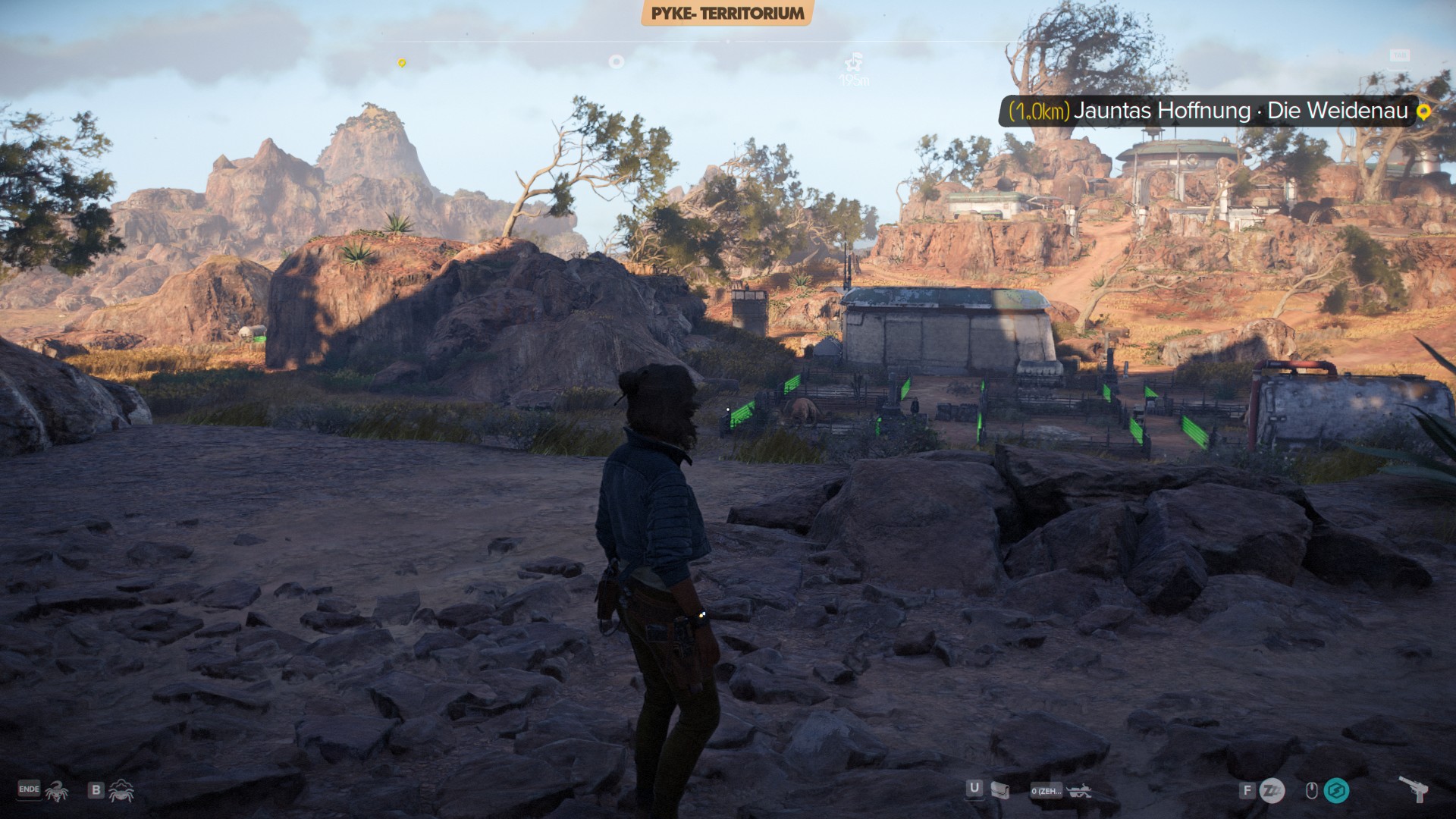Click the Pyke-Territorium location banner
1456x819 pixels.
[x=727, y=14]
